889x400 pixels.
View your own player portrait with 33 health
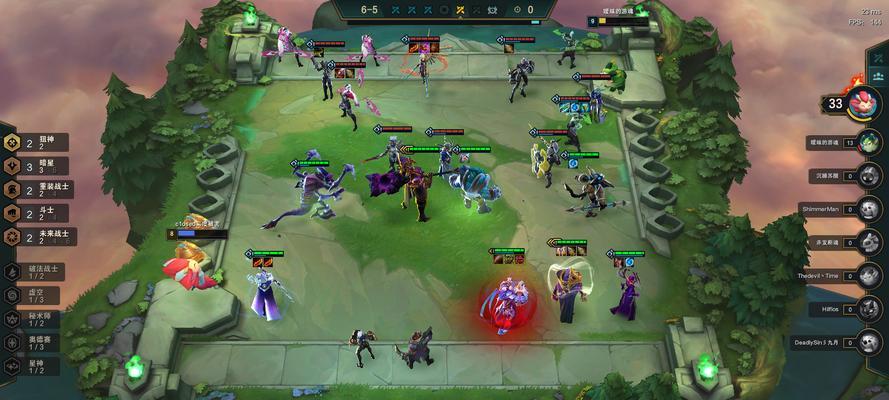863,103
